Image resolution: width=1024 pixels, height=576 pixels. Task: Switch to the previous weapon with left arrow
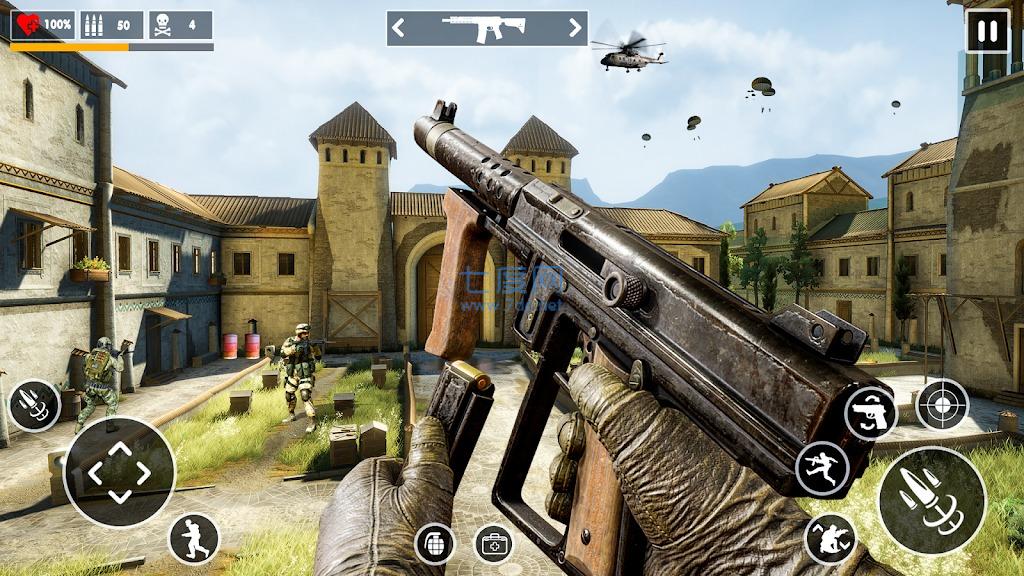pyautogui.click(x=399, y=28)
